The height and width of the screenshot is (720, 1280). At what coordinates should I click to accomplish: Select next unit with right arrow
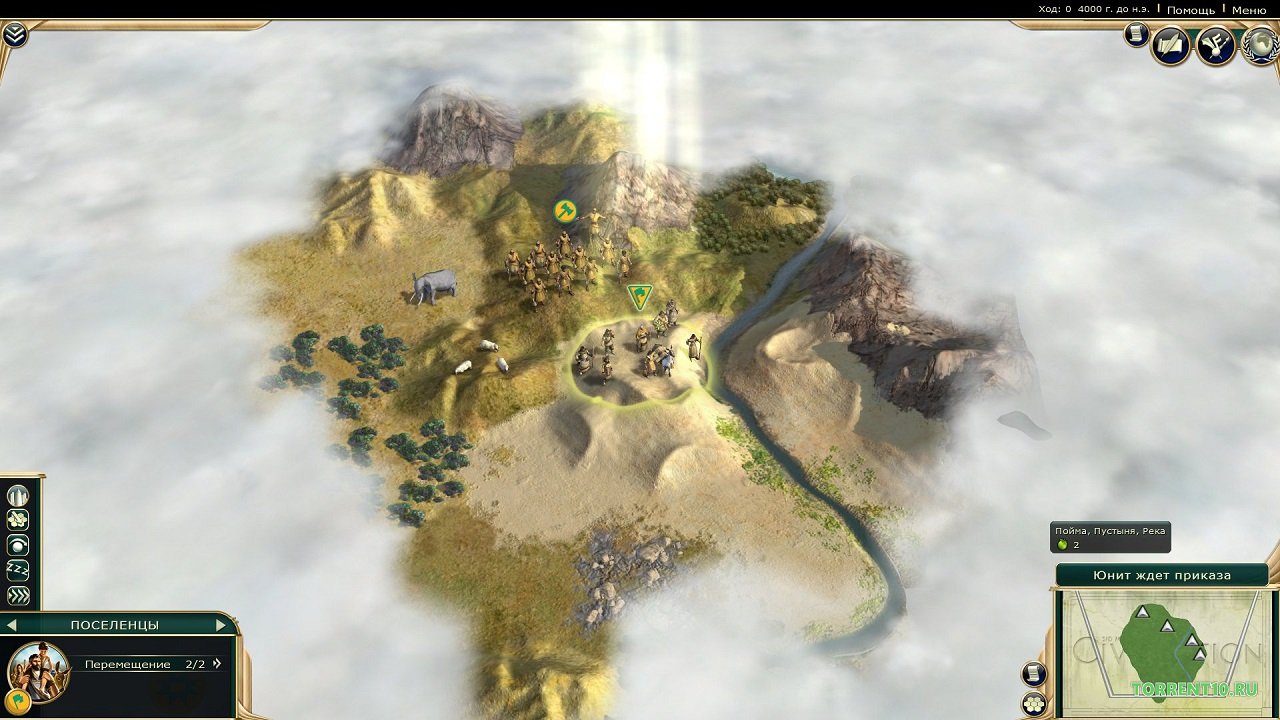click(x=221, y=625)
